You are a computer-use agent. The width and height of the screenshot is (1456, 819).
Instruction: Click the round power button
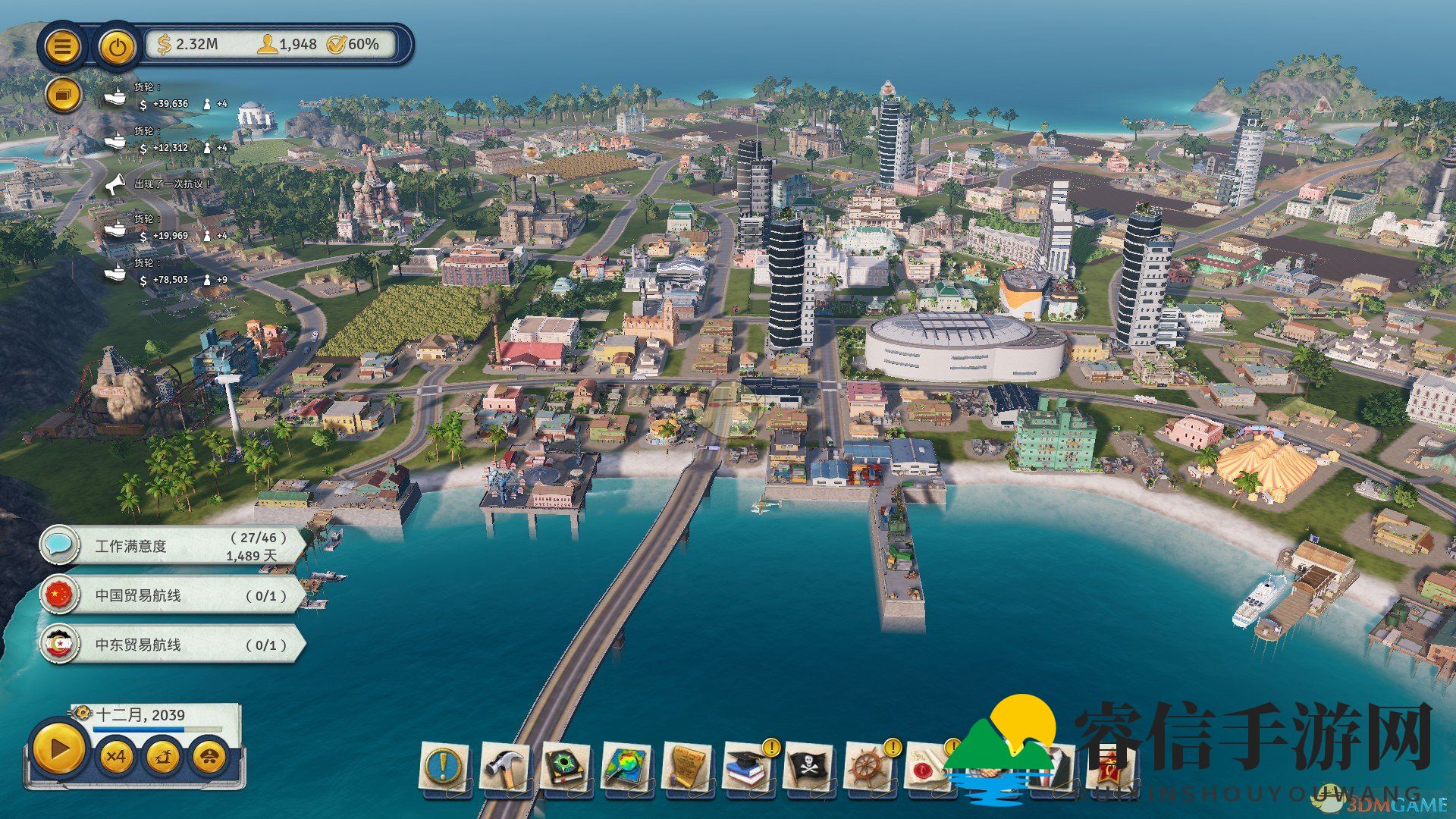(x=117, y=47)
